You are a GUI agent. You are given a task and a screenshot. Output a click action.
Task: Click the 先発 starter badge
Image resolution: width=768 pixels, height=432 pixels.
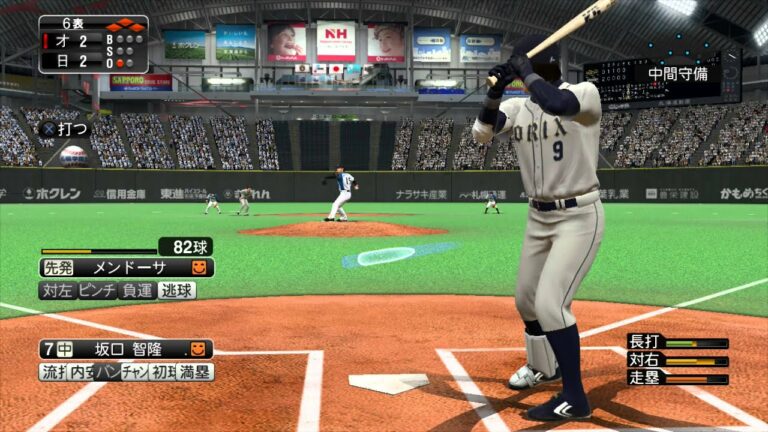click(58, 268)
